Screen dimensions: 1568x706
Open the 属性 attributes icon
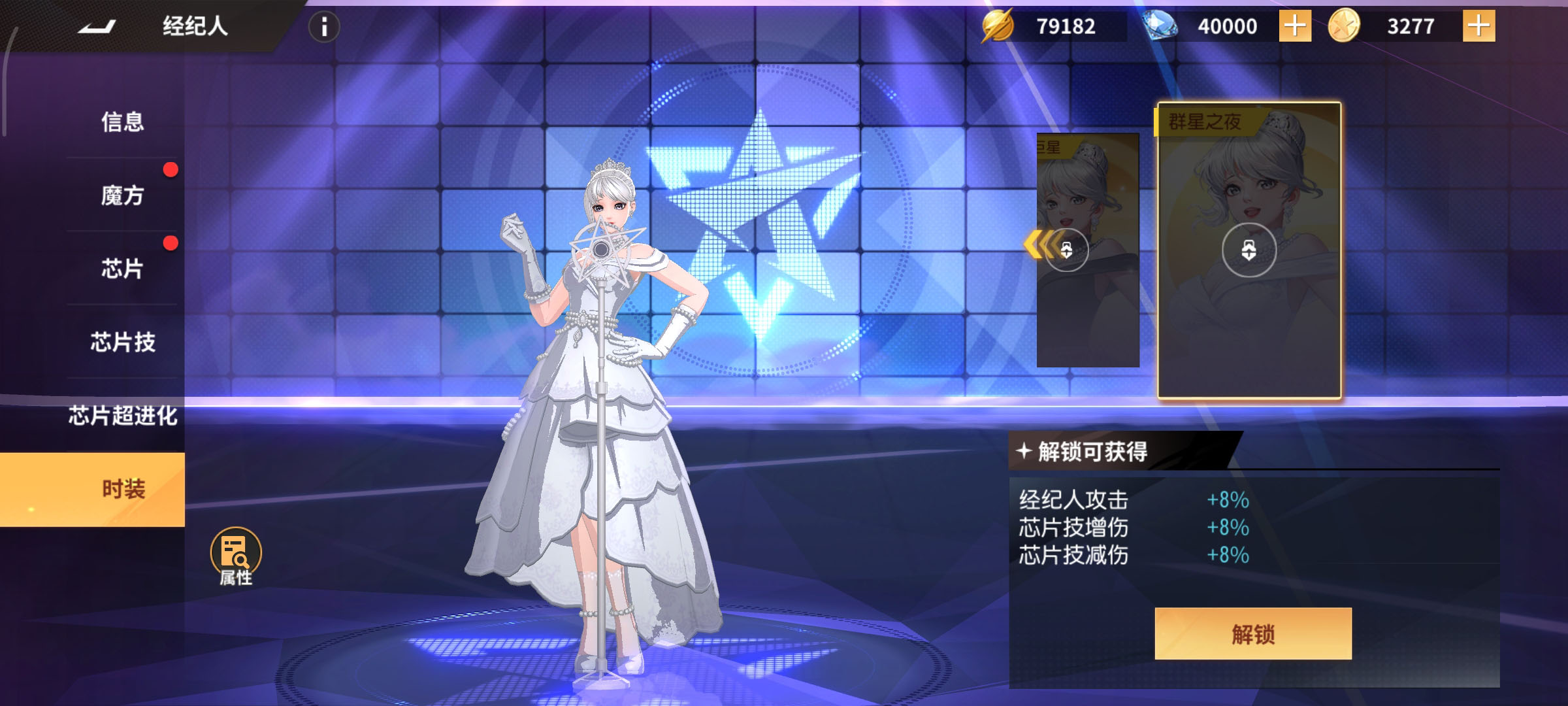236,556
